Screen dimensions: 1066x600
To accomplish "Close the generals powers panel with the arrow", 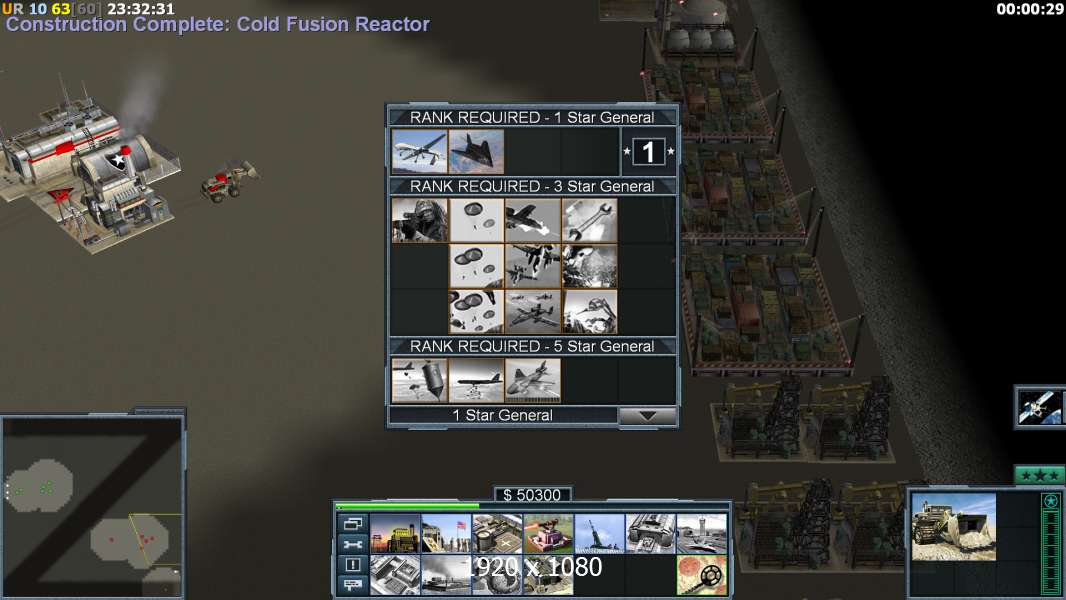I will [x=648, y=416].
